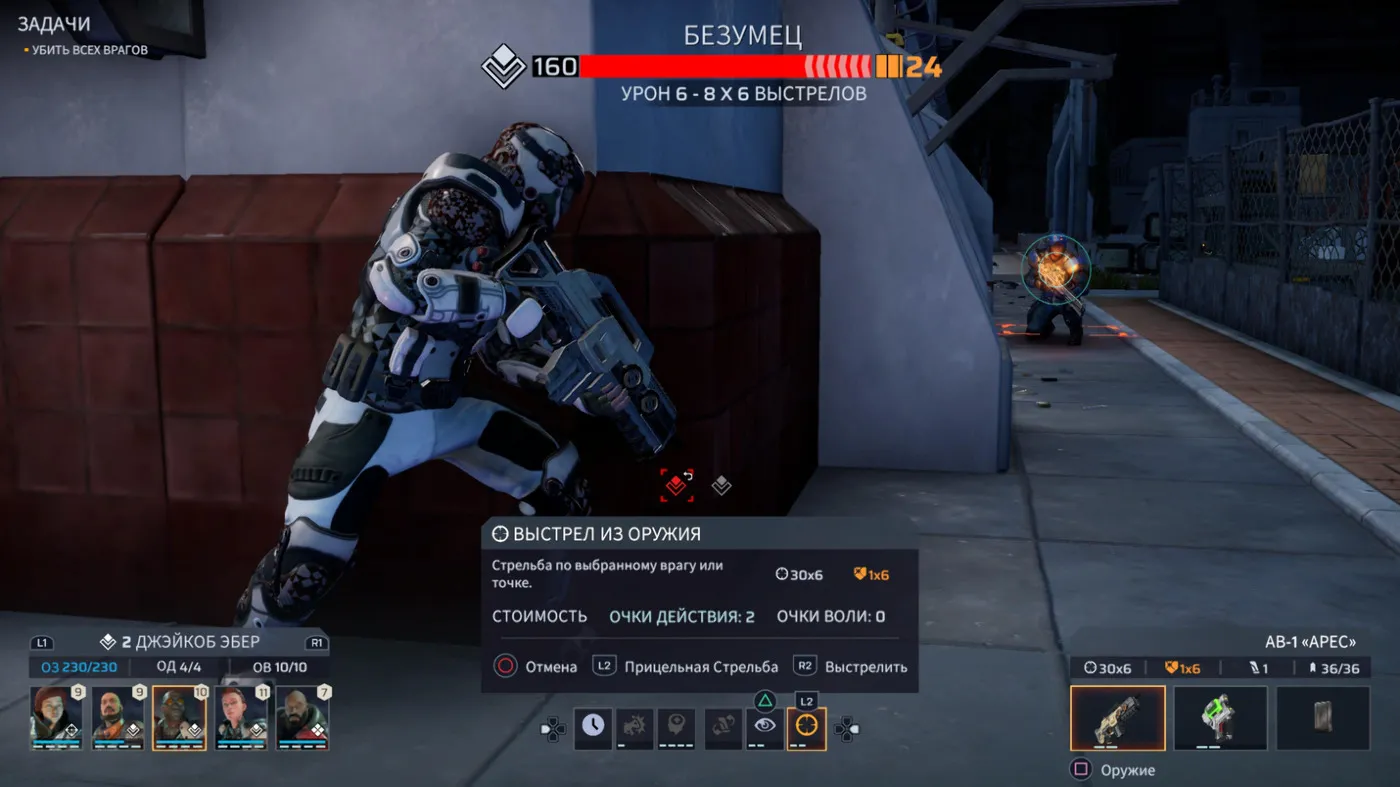Select the level 9 red-haired soldier portrait
The height and width of the screenshot is (787, 1400).
tap(56, 716)
